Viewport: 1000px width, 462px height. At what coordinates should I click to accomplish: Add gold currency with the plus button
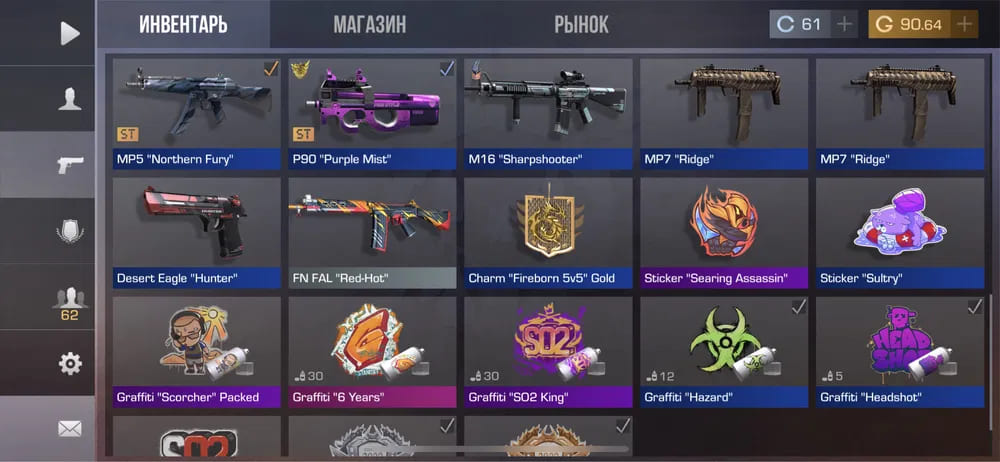[965, 24]
